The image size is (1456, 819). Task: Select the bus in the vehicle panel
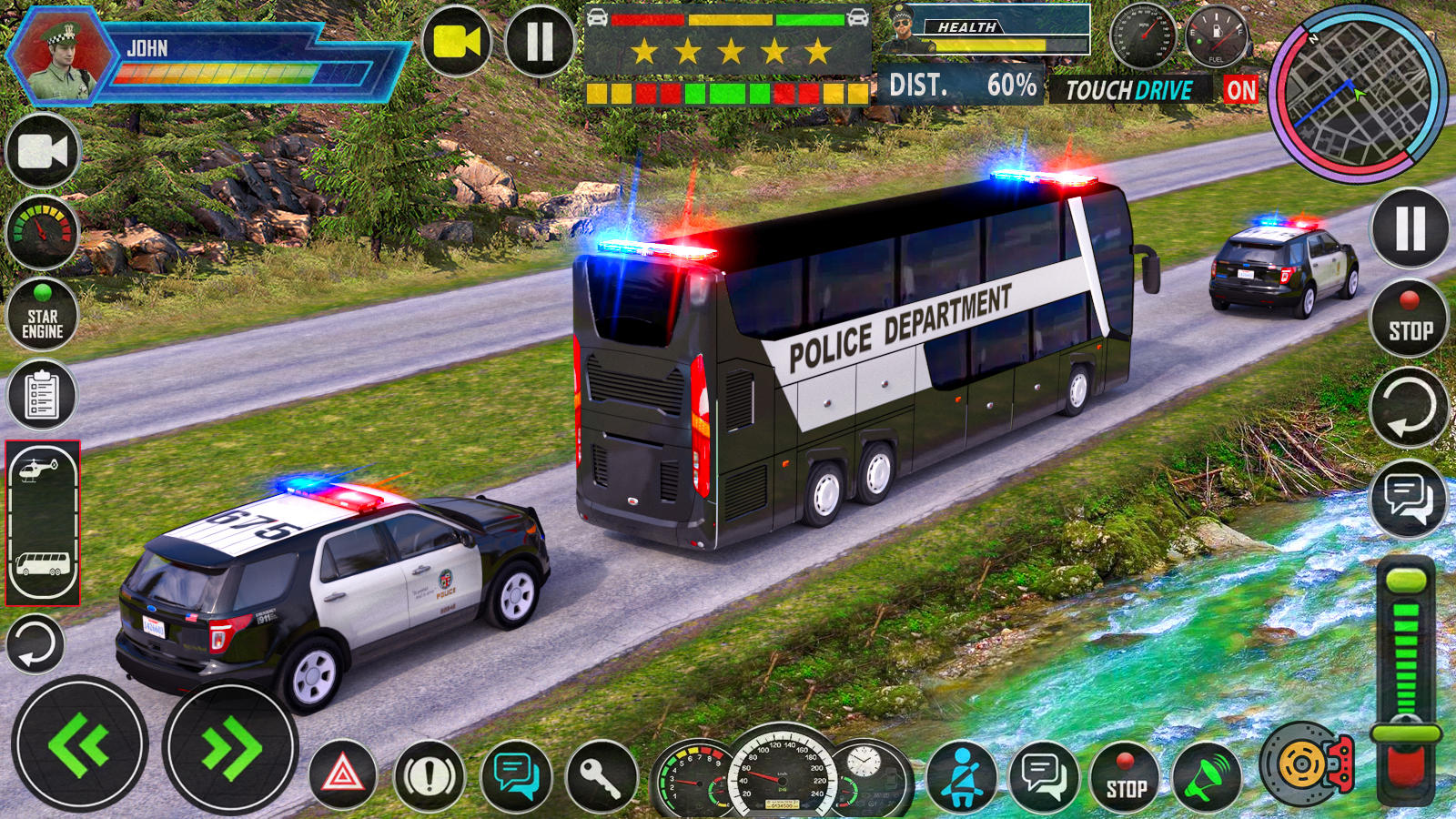coord(41,566)
